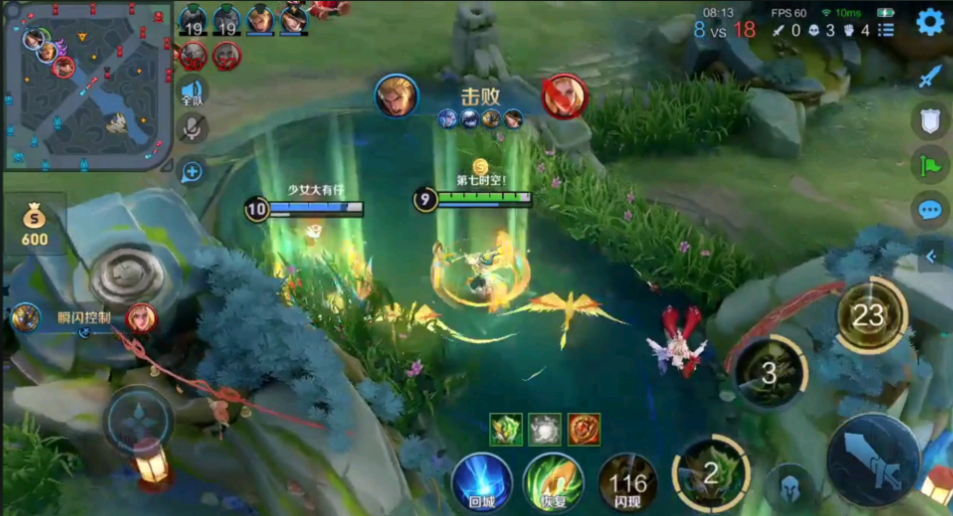Tap the skill showing cooldown 2
Image resolution: width=953 pixels, height=516 pixels.
point(710,472)
